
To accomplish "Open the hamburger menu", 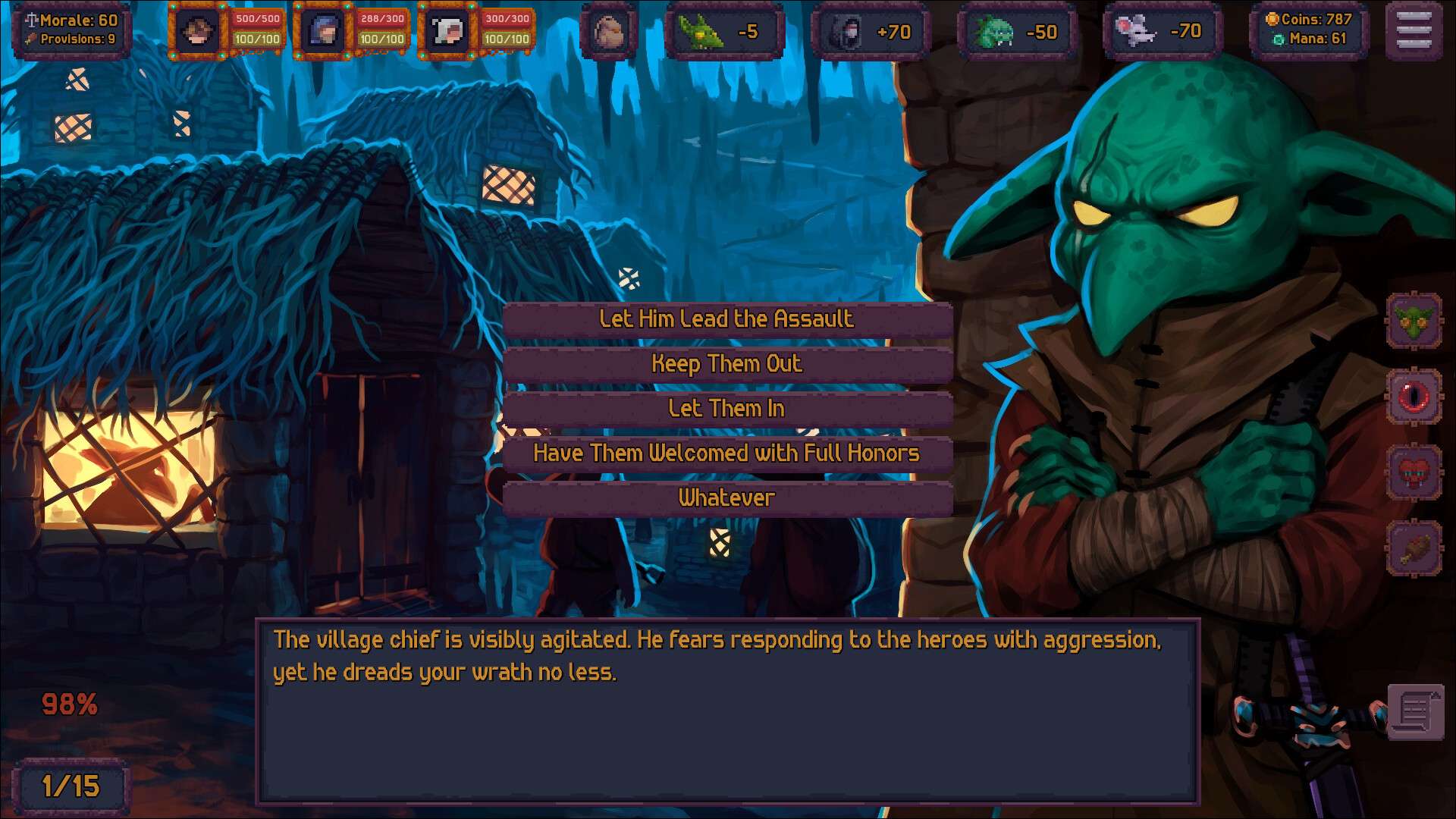I will click(1414, 32).
